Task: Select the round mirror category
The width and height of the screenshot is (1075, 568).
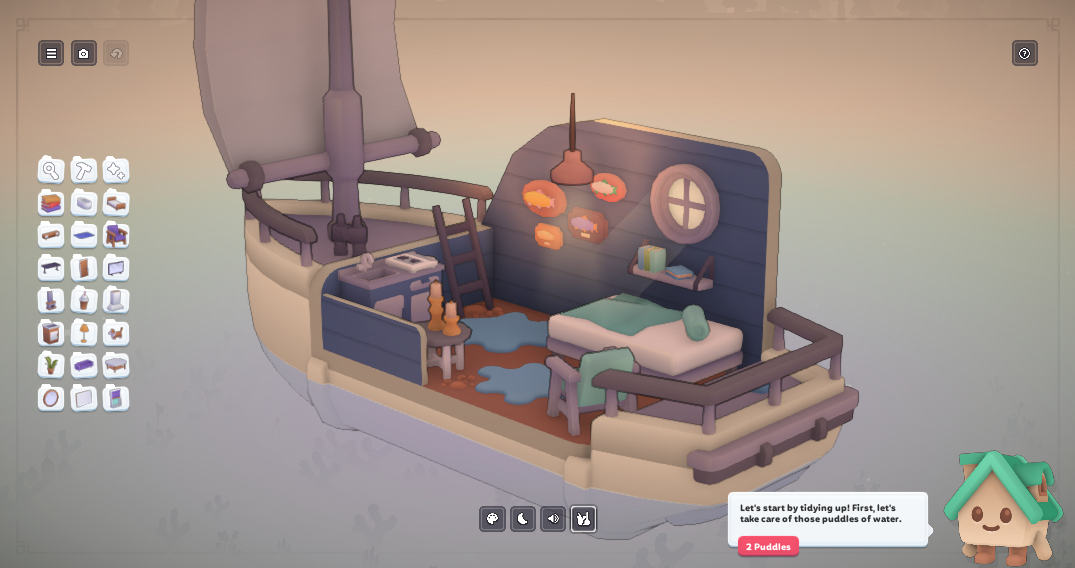Action: [51, 398]
